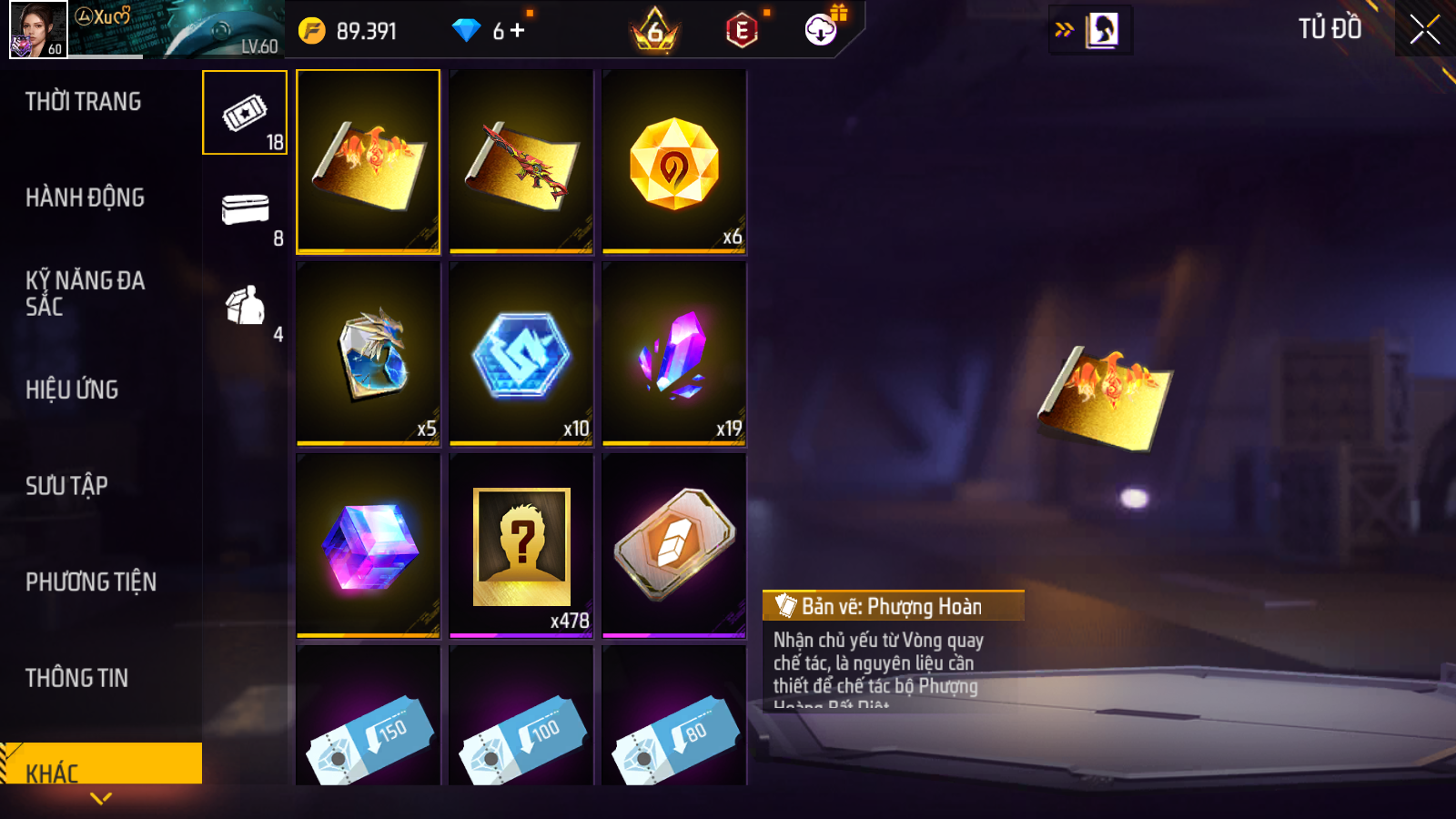Image resolution: width=1456 pixels, height=819 pixels.
Task: Open the Hiệu Ứng tab
Action: (72, 389)
